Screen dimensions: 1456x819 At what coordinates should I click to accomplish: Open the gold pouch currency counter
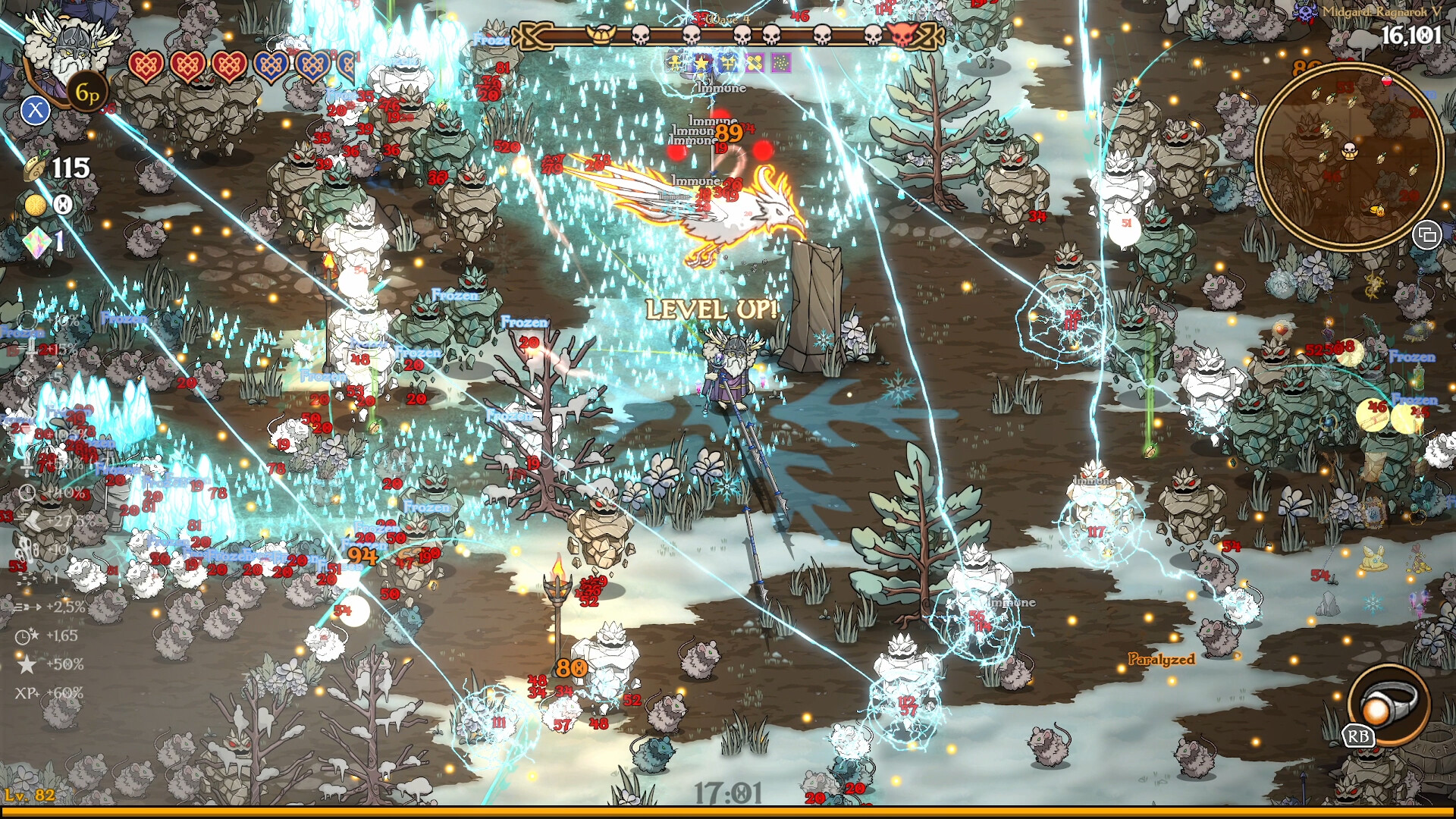[36, 168]
